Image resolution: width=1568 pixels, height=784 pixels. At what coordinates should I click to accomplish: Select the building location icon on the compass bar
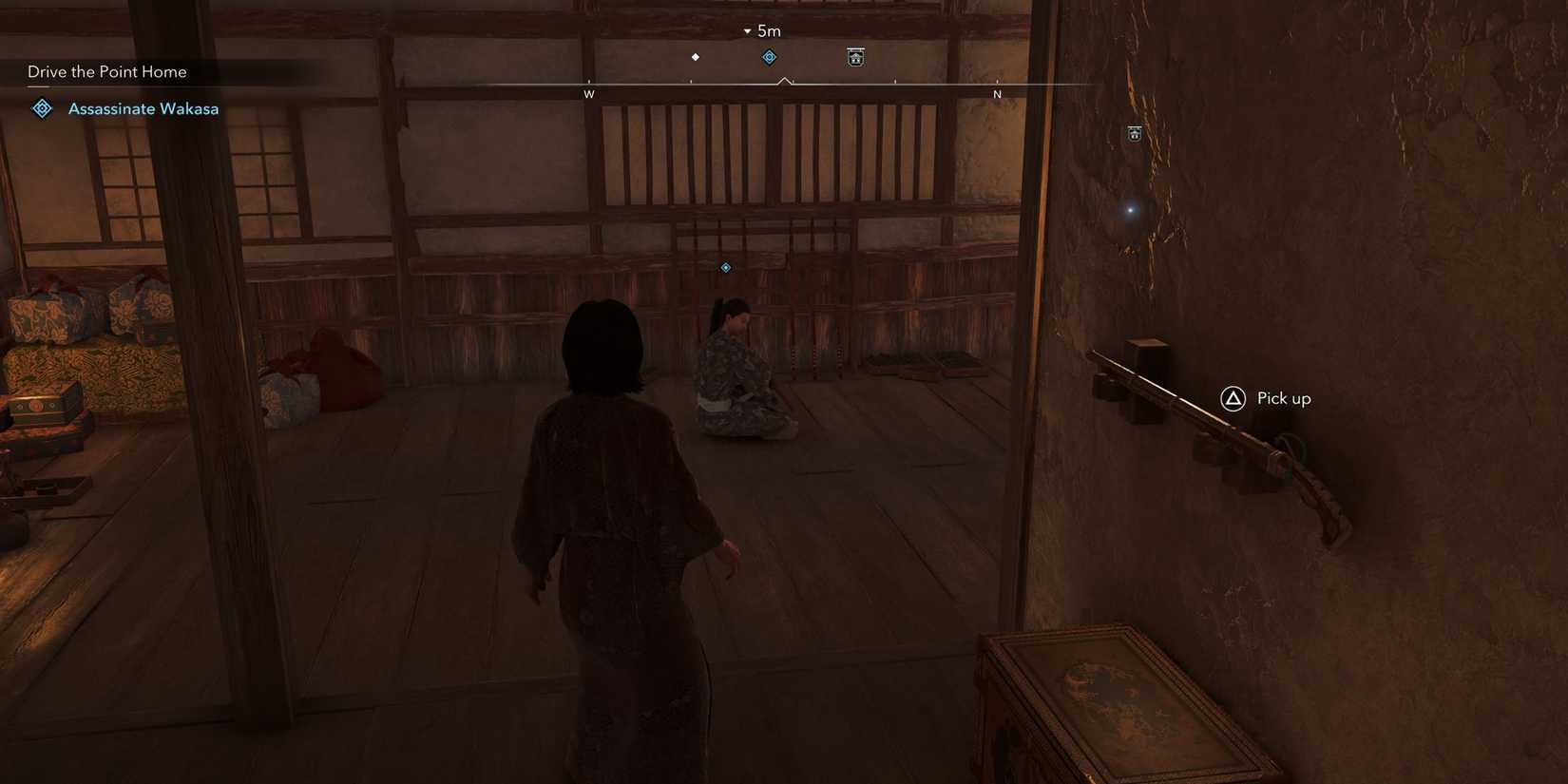click(x=855, y=57)
